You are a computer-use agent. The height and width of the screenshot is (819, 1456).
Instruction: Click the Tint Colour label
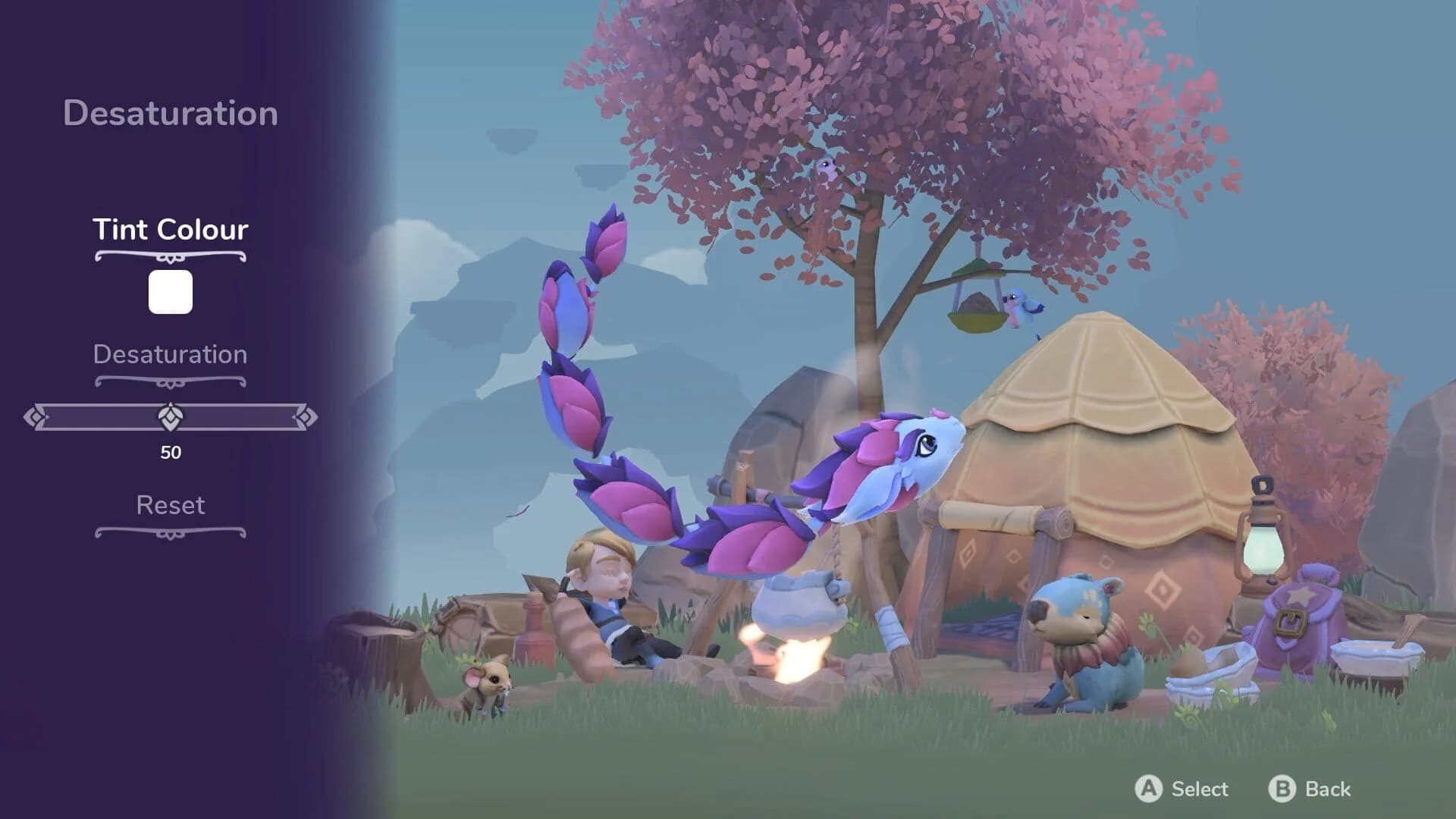[x=170, y=230]
